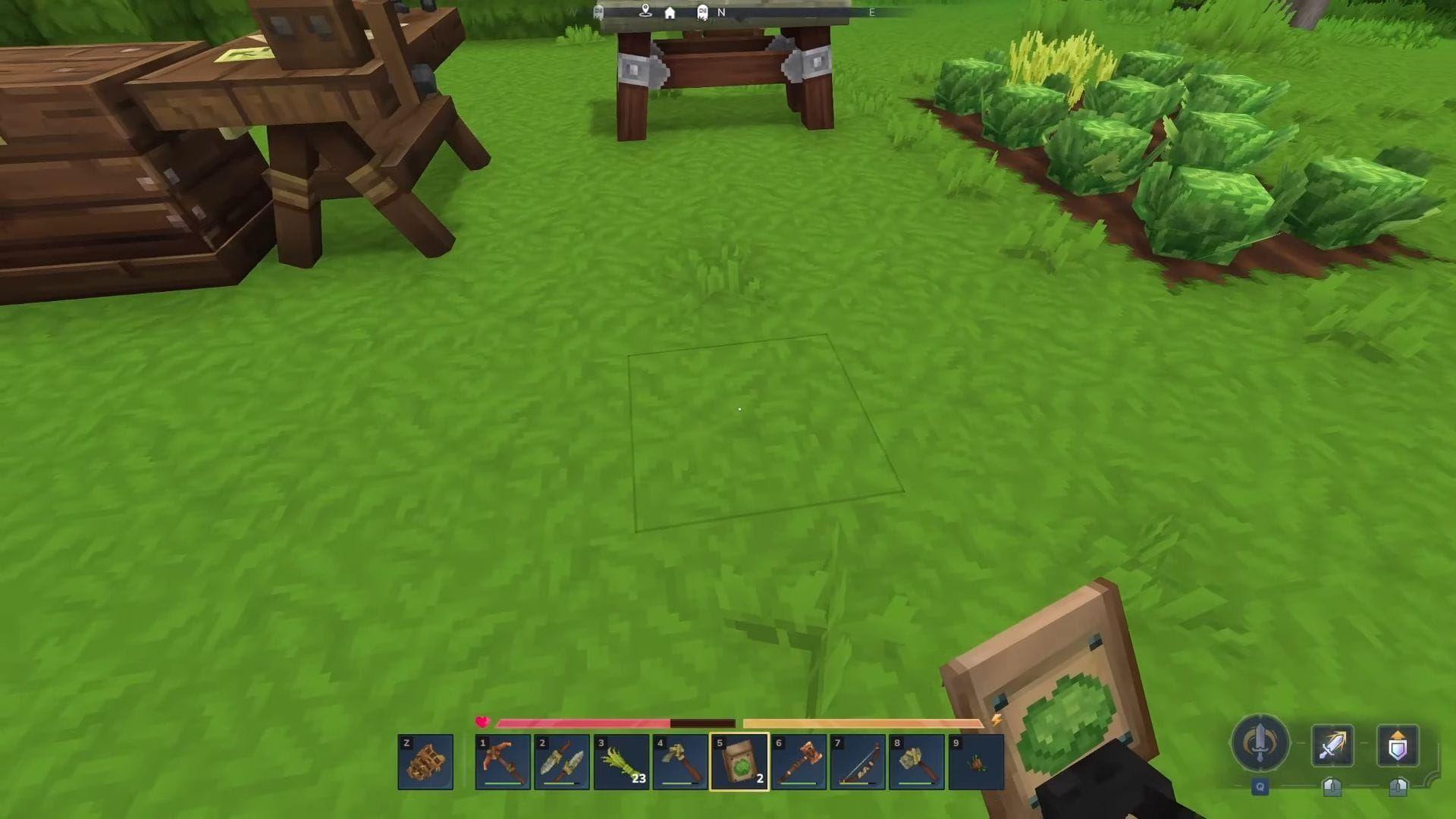Open the backpack in the Z slot
This screenshot has width=1456, height=819.
[x=425, y=762]
